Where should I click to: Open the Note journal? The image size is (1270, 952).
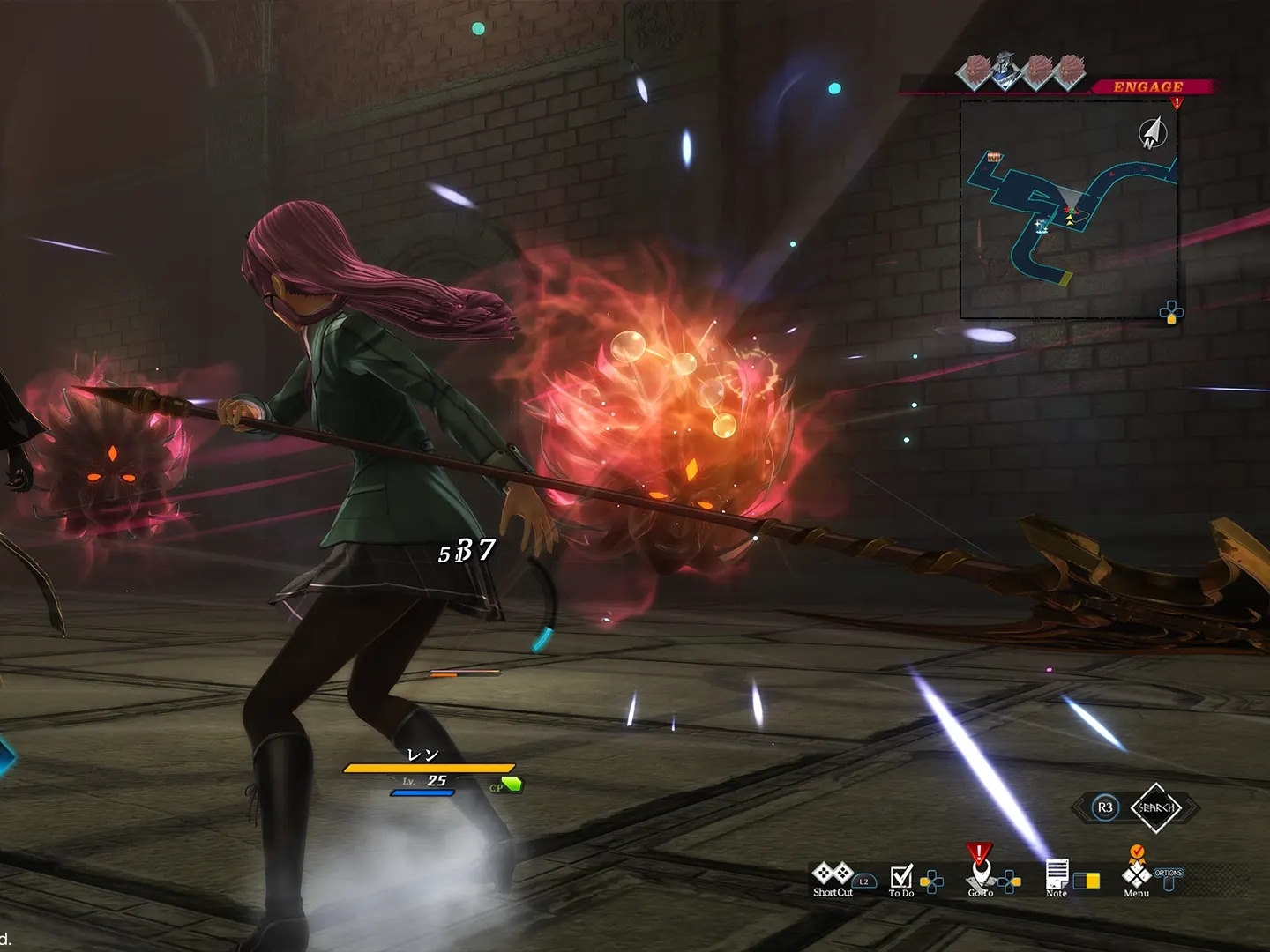[1057, 877]
